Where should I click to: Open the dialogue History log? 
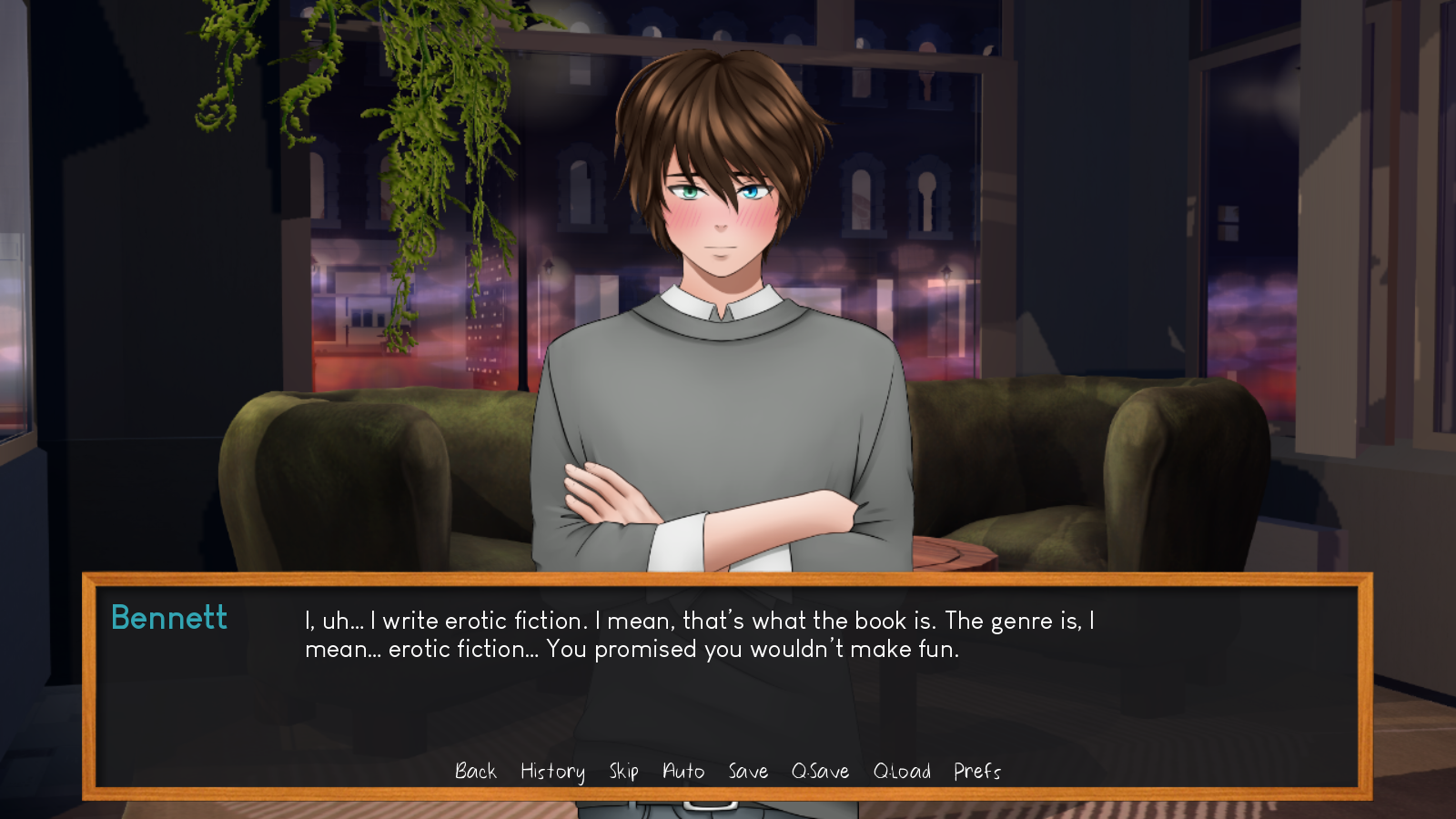[552, 772]
